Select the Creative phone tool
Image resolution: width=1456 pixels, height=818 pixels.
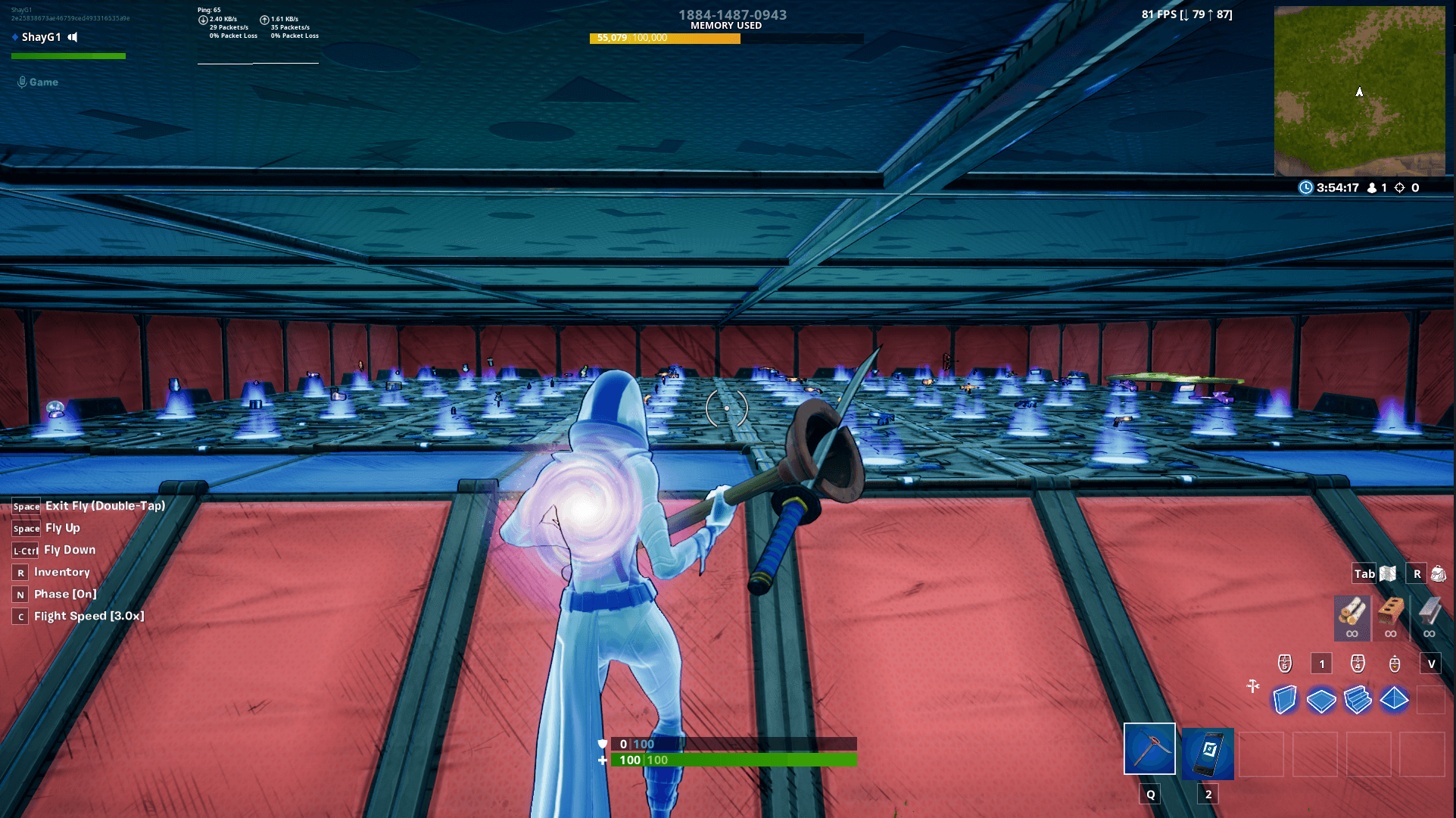(1207, 754)
